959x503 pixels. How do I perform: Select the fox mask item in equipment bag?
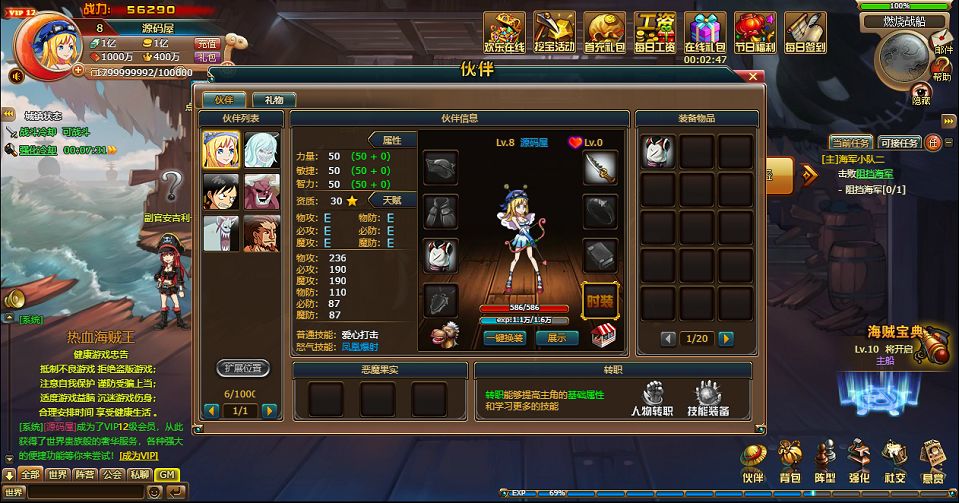(658, 151)
